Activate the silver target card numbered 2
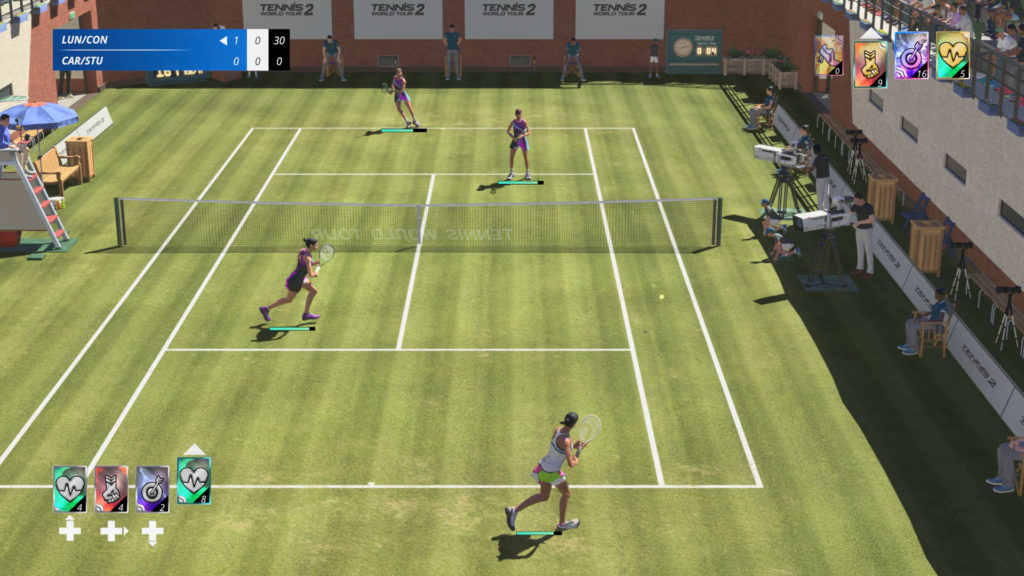 [x=152, y=489]
